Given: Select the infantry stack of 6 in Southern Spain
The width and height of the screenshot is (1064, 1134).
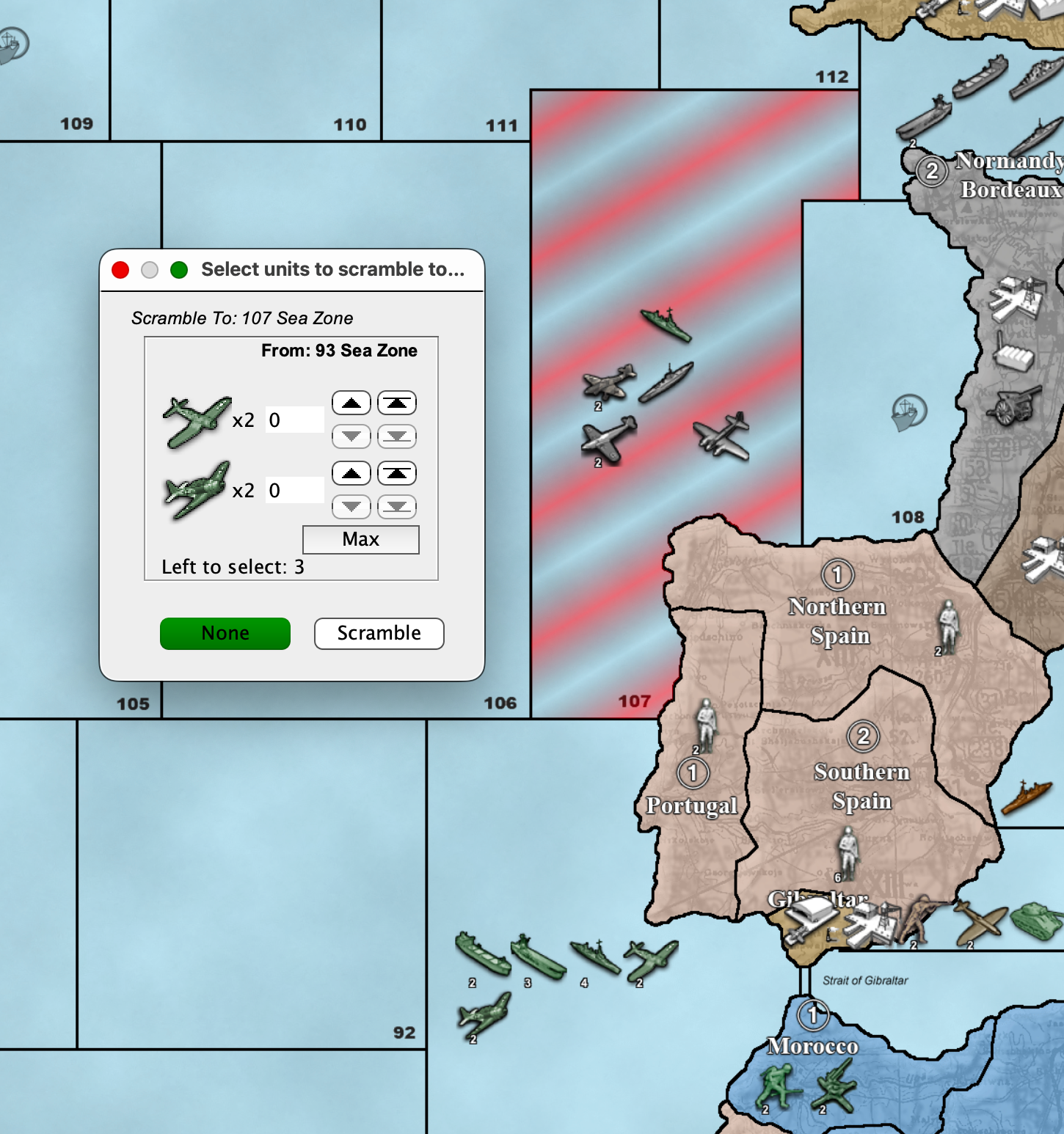Looking at the screenshot, I should 848,855.
